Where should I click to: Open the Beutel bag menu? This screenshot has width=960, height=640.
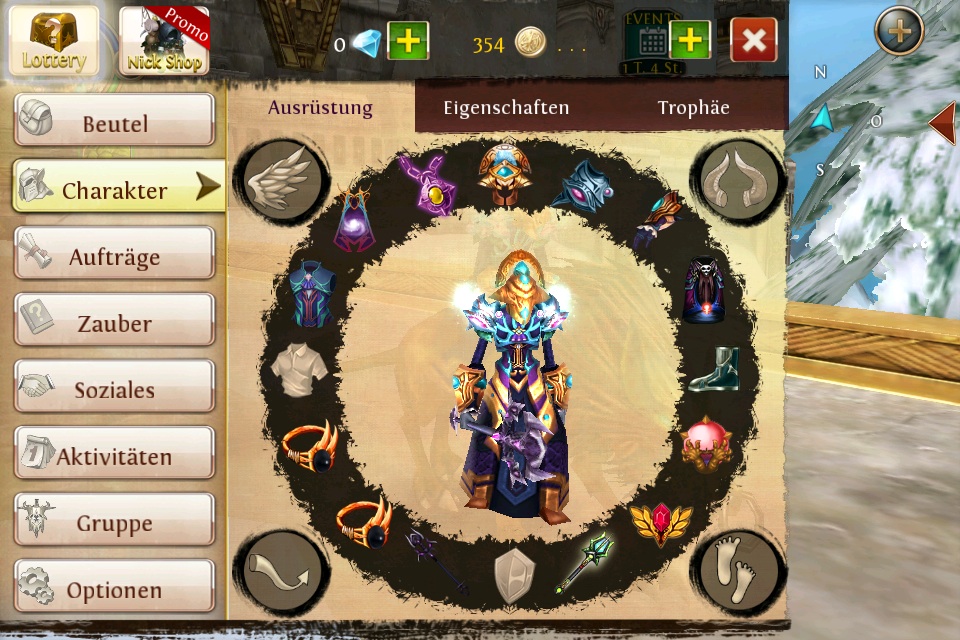tap(114, 121)
